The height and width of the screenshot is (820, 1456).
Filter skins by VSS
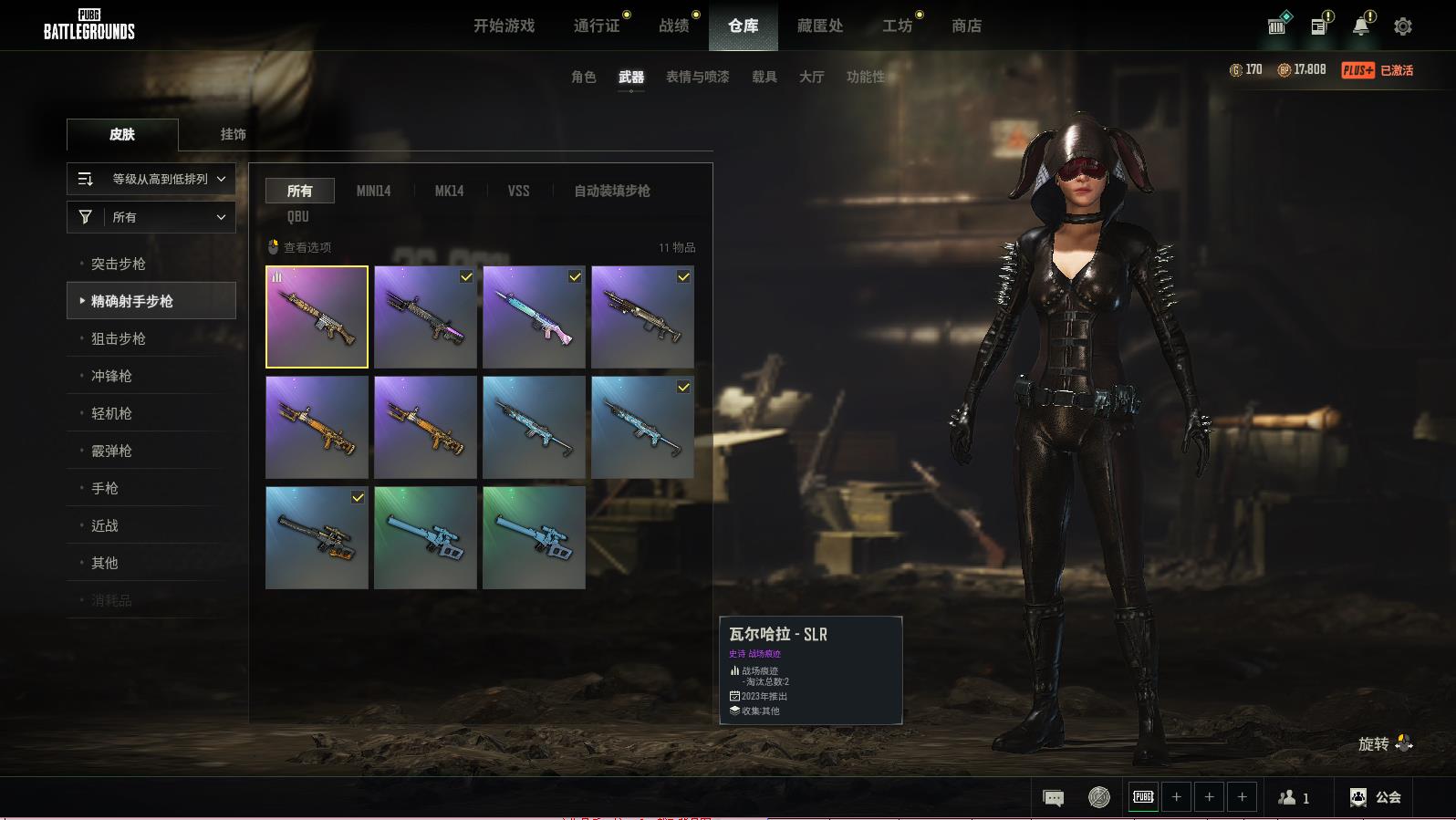518,191
